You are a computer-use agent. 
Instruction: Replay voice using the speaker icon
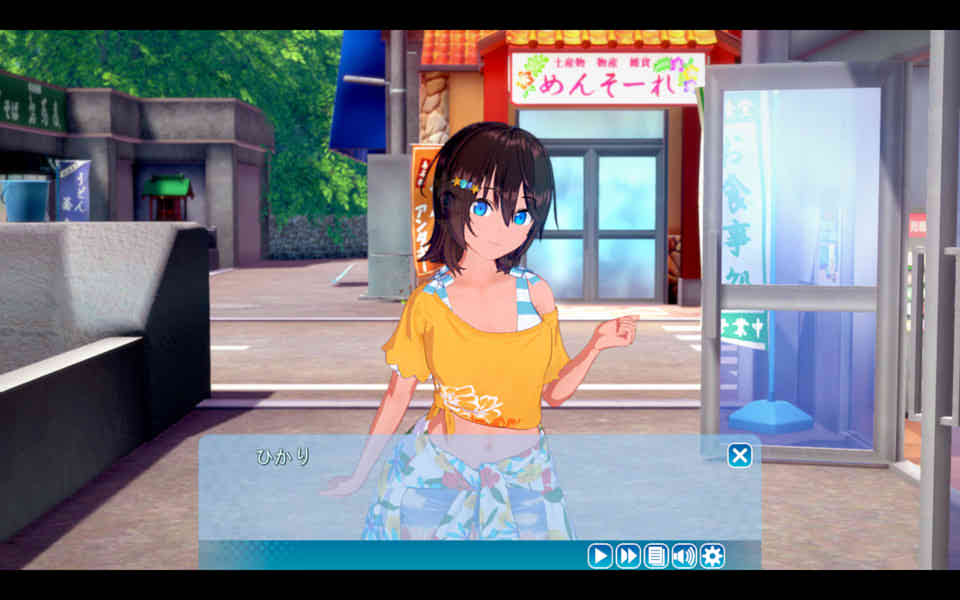pyautogui.click(x=684, y=556)
